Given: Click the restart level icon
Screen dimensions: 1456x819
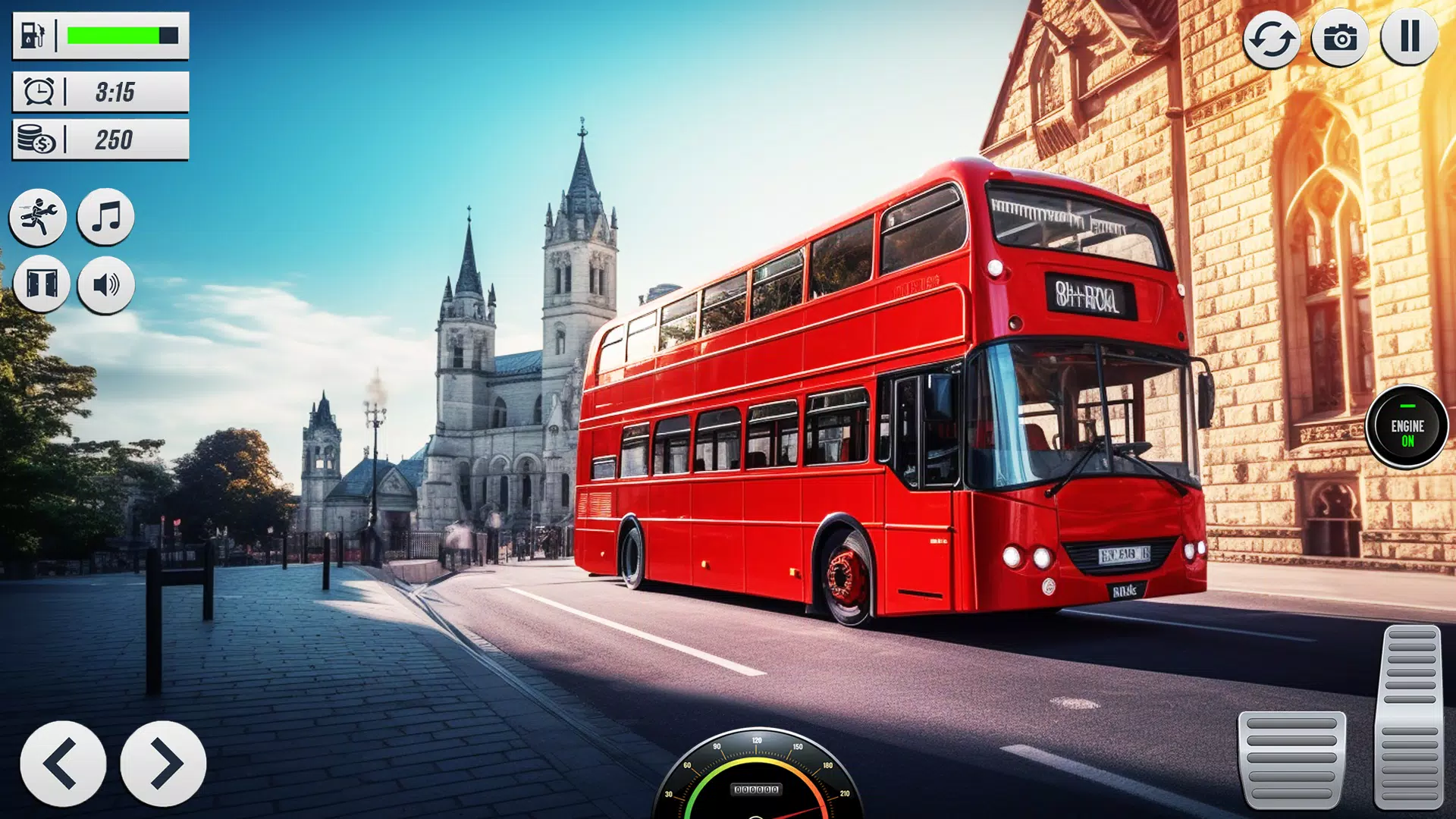Looking at the screenshot, I should tap(1273, 36).
